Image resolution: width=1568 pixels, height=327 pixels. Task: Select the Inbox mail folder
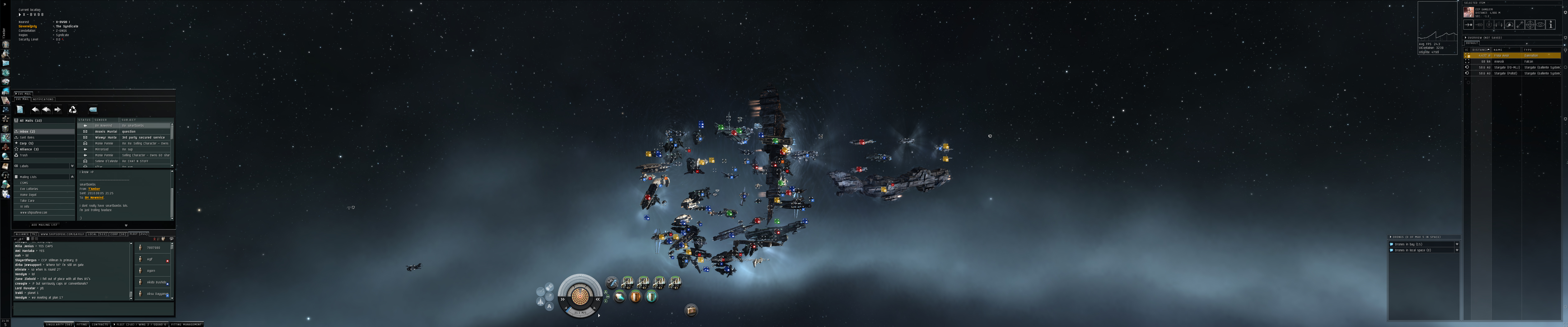pyautogui.click(x=27, y=131)
